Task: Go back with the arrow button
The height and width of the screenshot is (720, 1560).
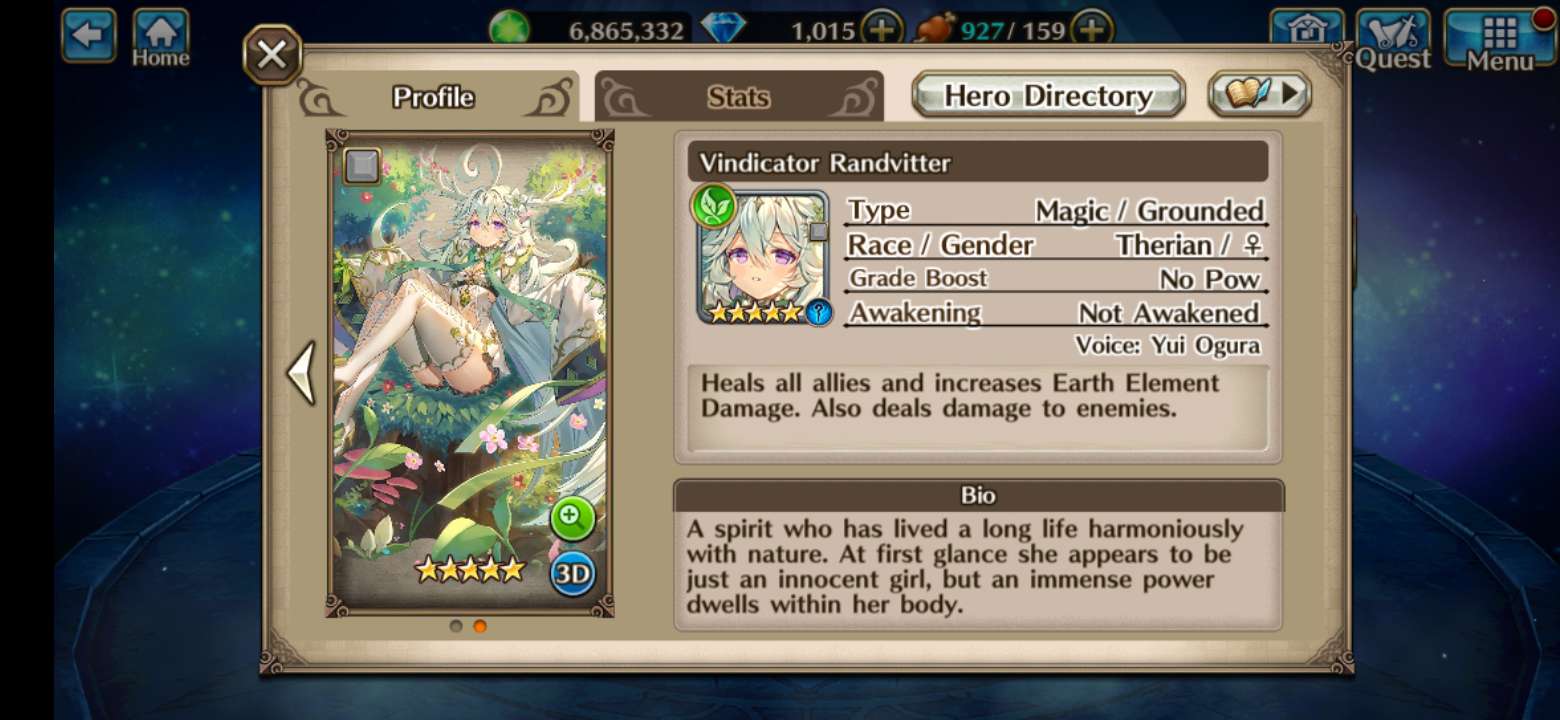Action: click(88, 35)
